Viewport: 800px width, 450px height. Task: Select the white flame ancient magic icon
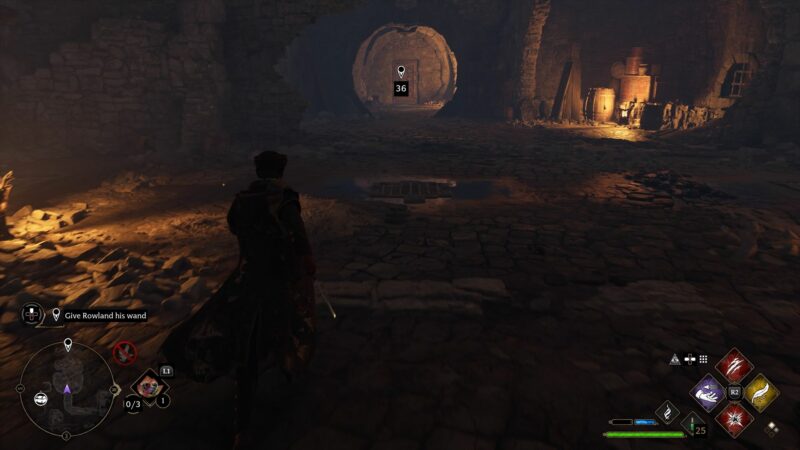668,410
